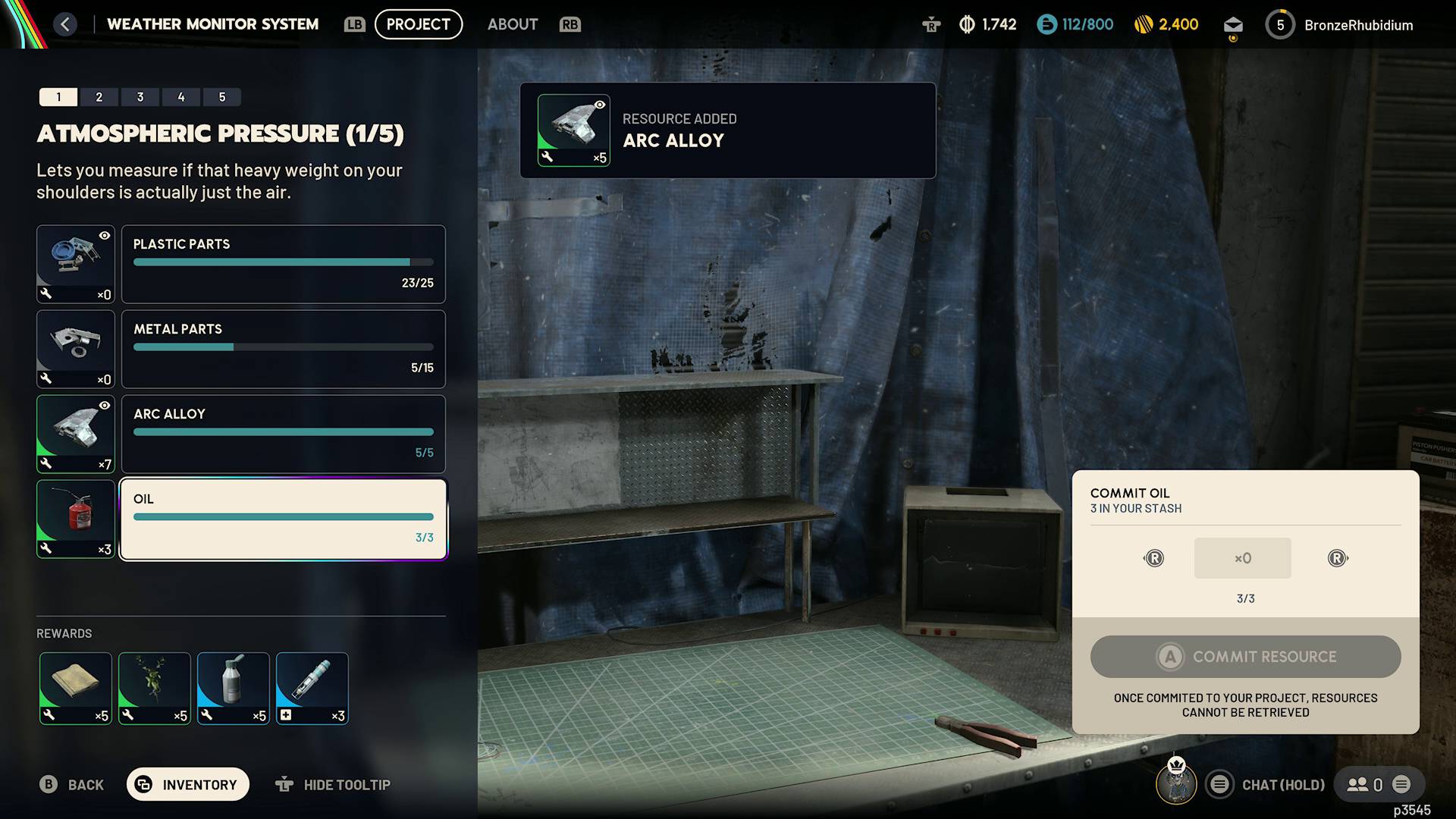
Task: Select the Metal Parts requirement row
Action: (283, 349)
